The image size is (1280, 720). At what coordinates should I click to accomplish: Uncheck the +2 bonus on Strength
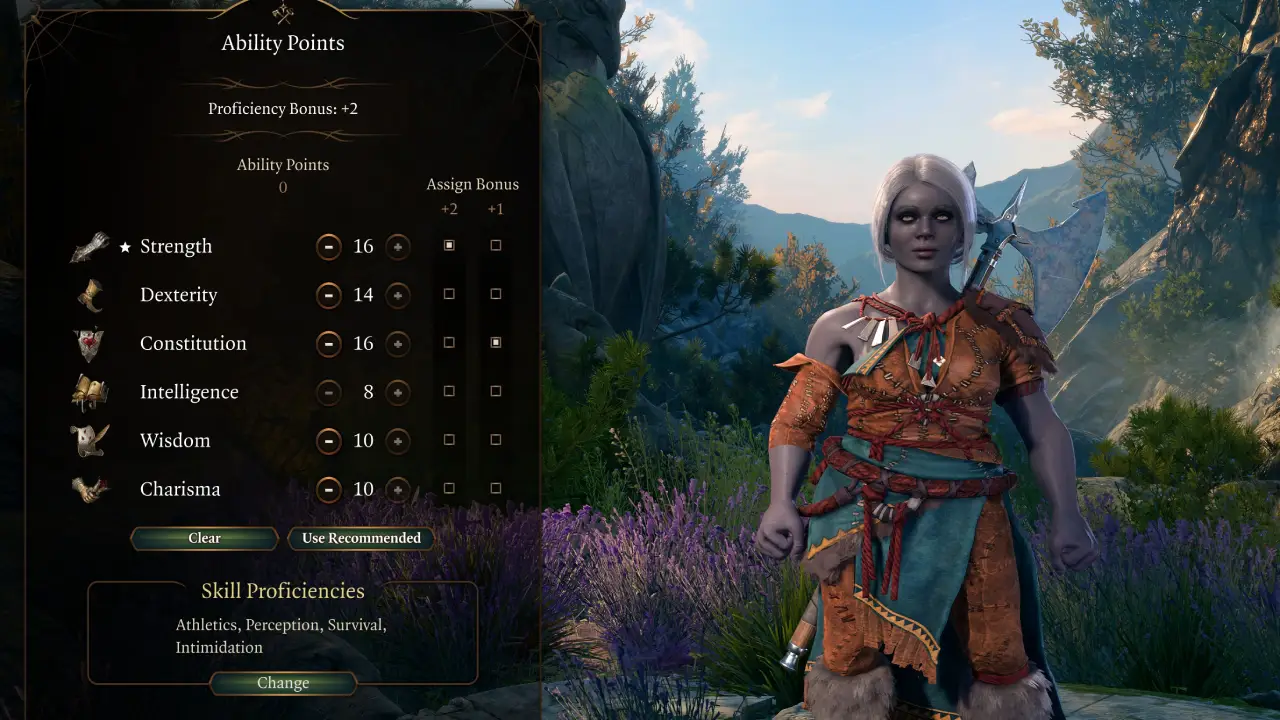pyautogui.click(x=448, y=245)
